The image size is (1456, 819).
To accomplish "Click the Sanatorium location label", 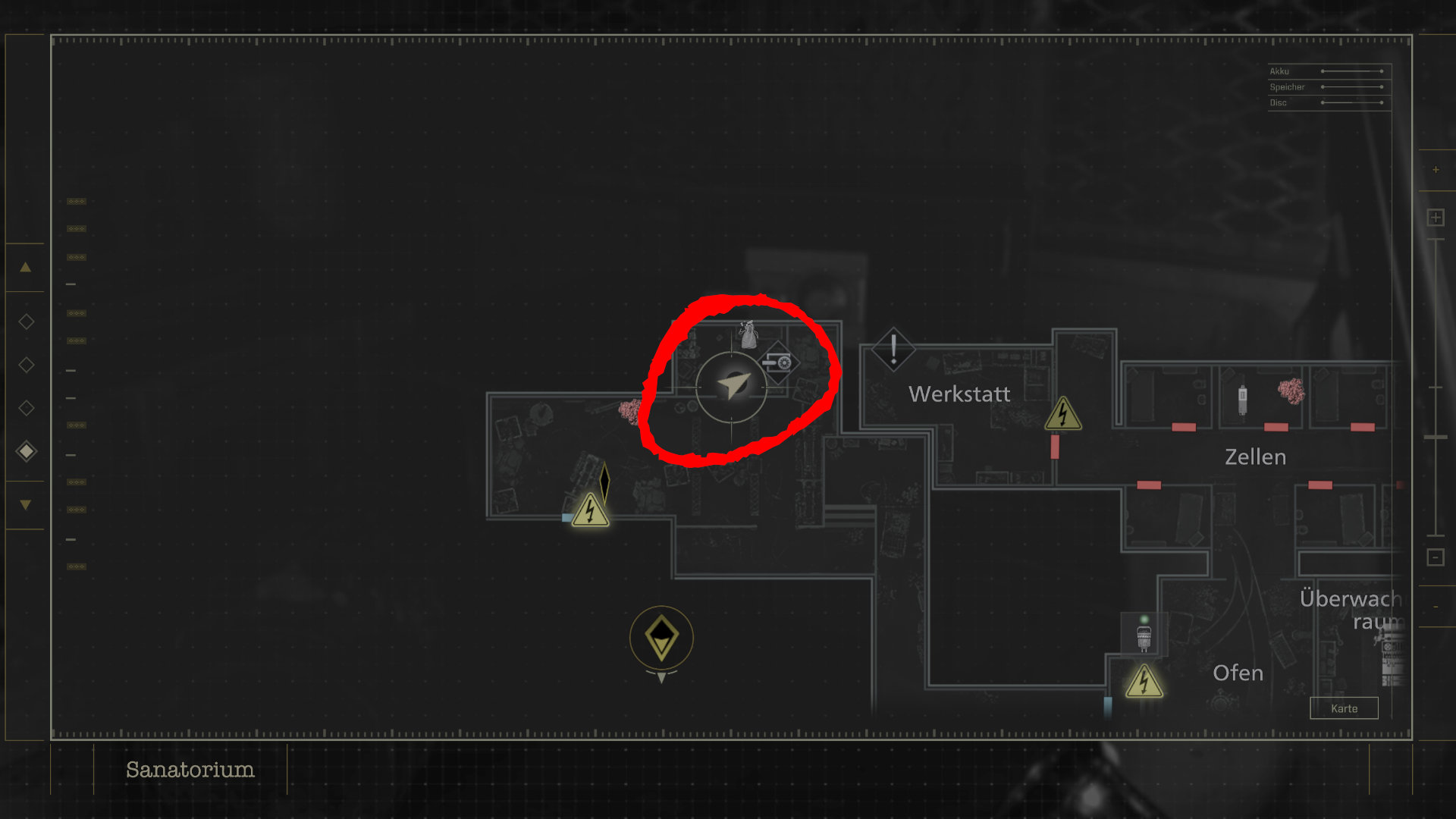I will click(x=190, y=770).
